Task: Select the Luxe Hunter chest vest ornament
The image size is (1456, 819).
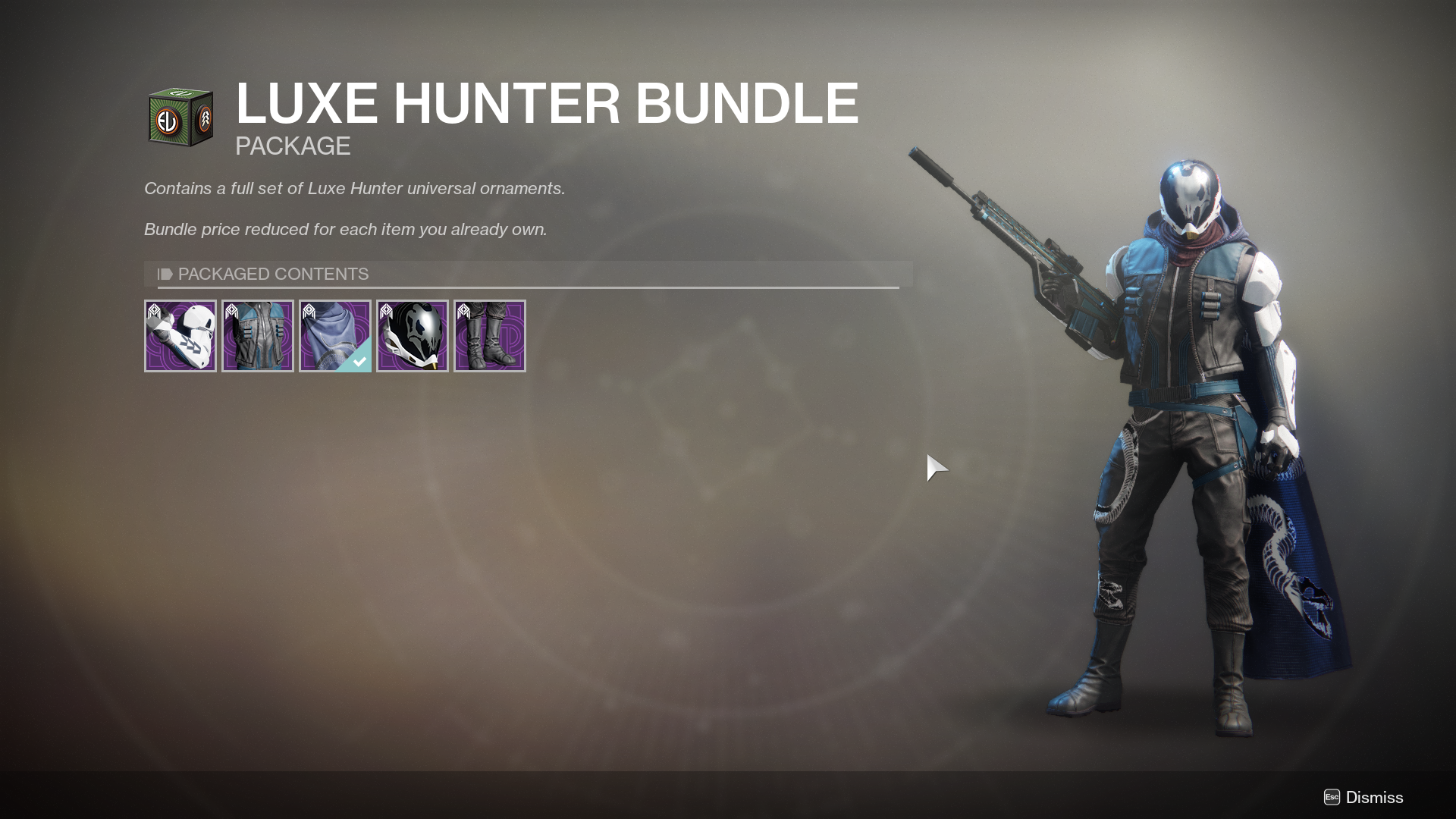Action: pos(258,336)
